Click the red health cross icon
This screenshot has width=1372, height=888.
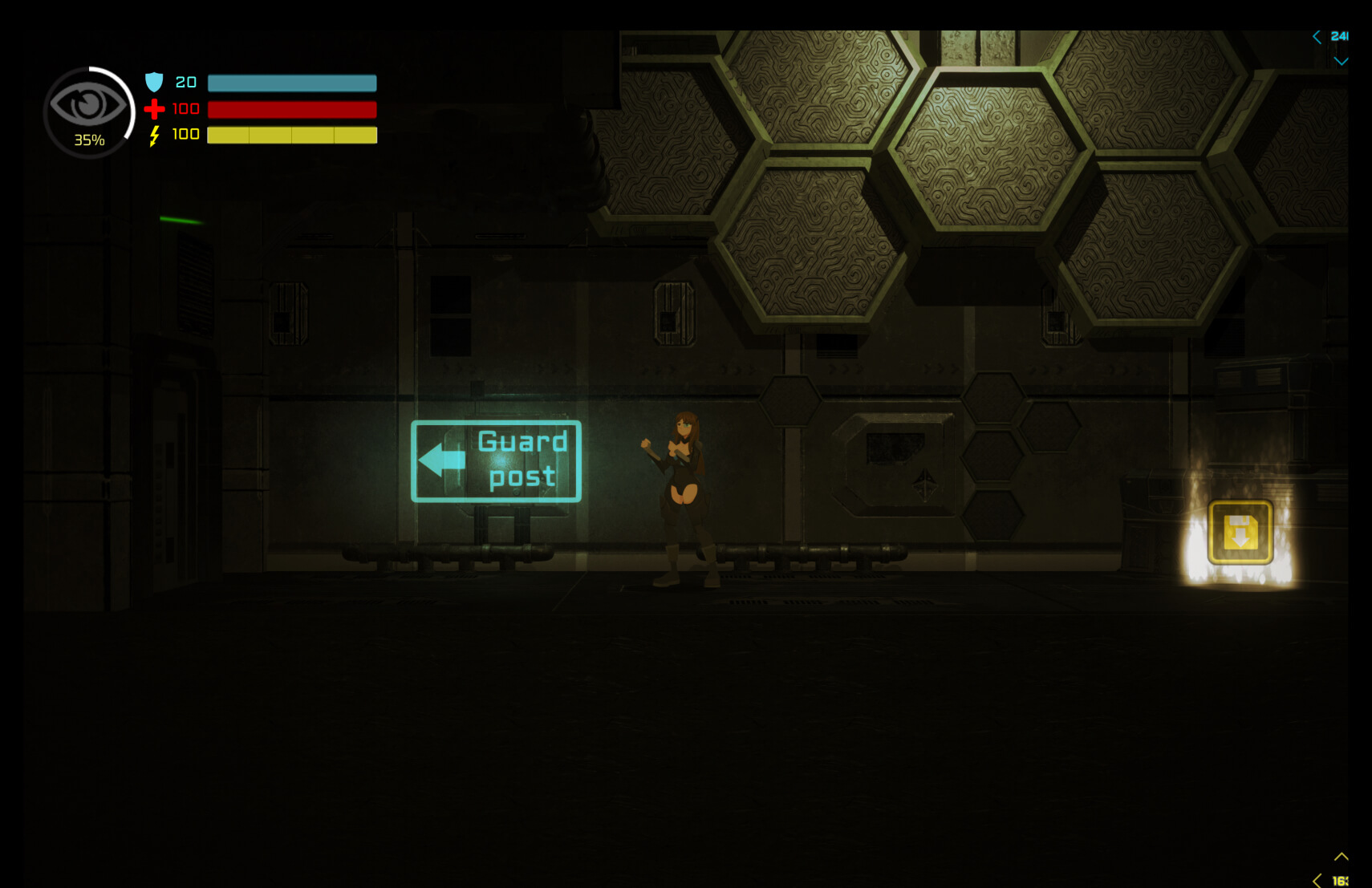[154, 109]
